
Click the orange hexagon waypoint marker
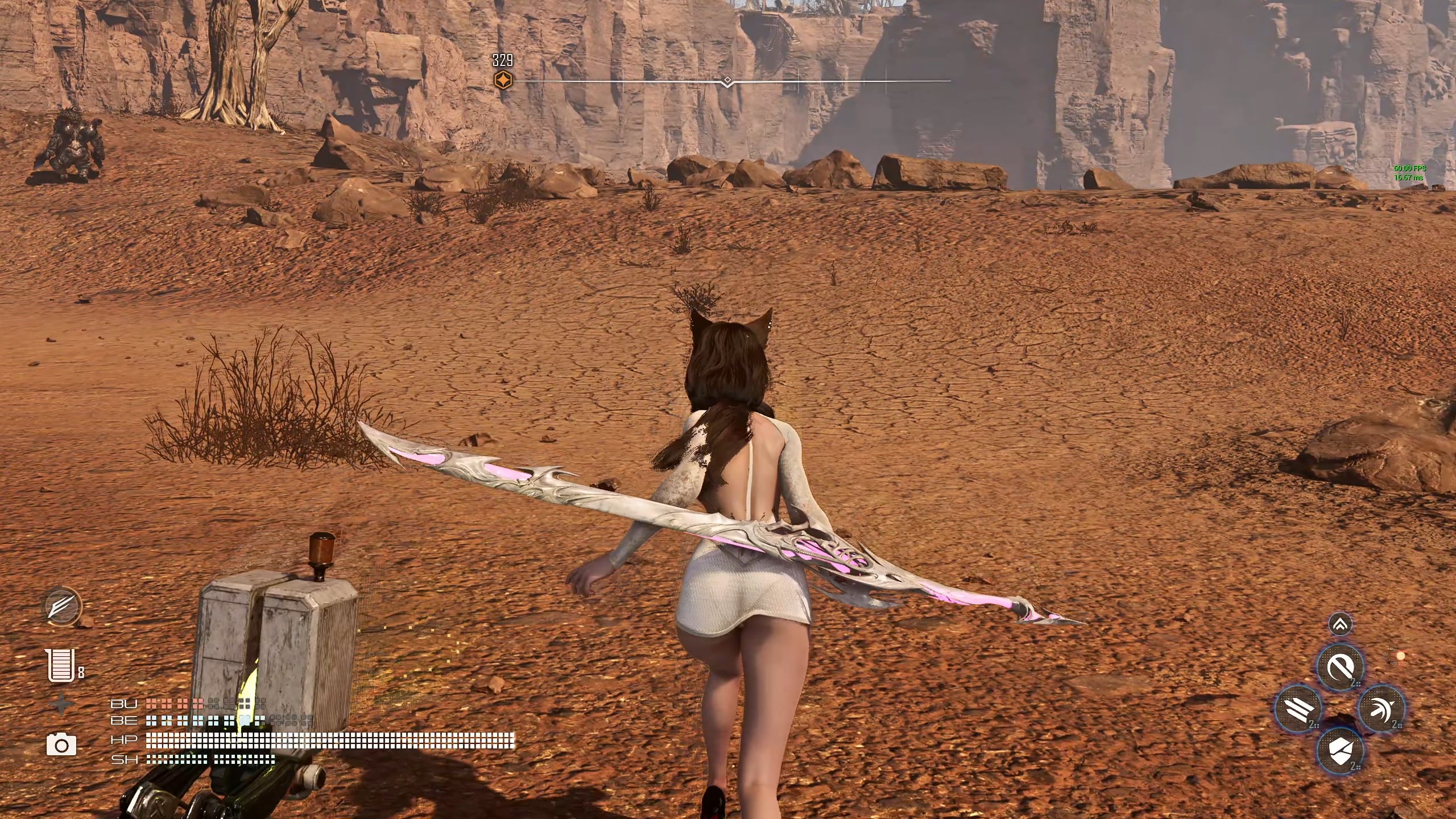[502, 81]
